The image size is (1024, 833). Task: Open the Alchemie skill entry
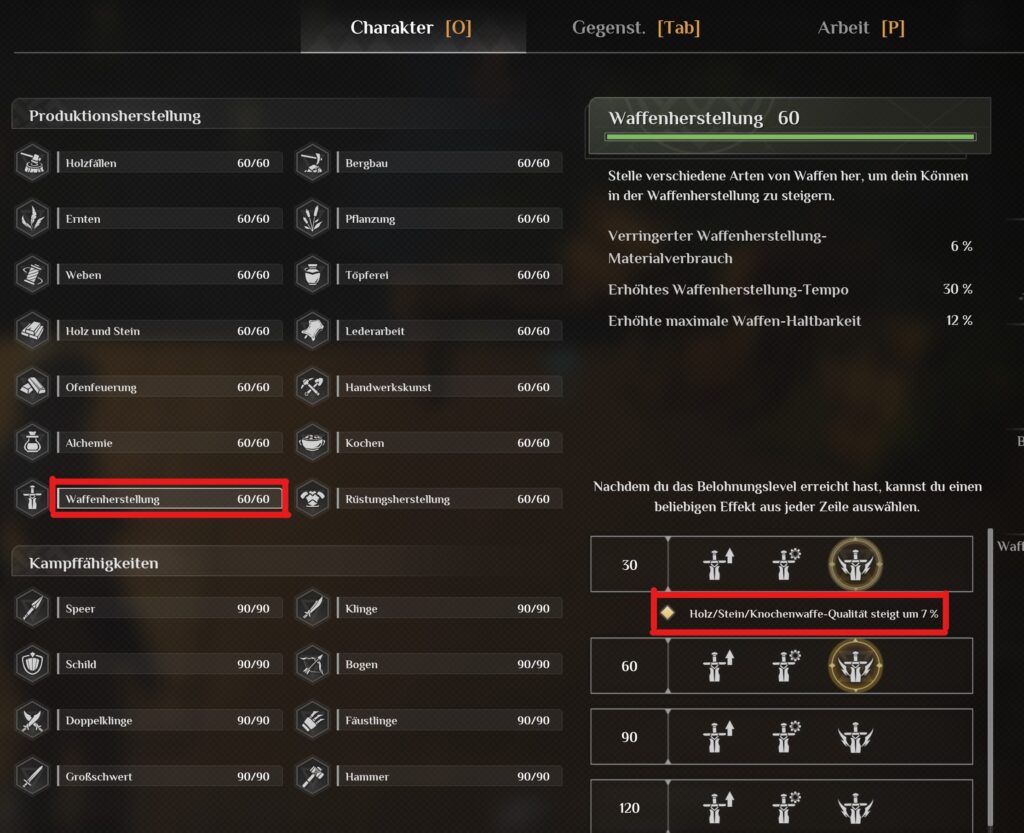[166, 443]
